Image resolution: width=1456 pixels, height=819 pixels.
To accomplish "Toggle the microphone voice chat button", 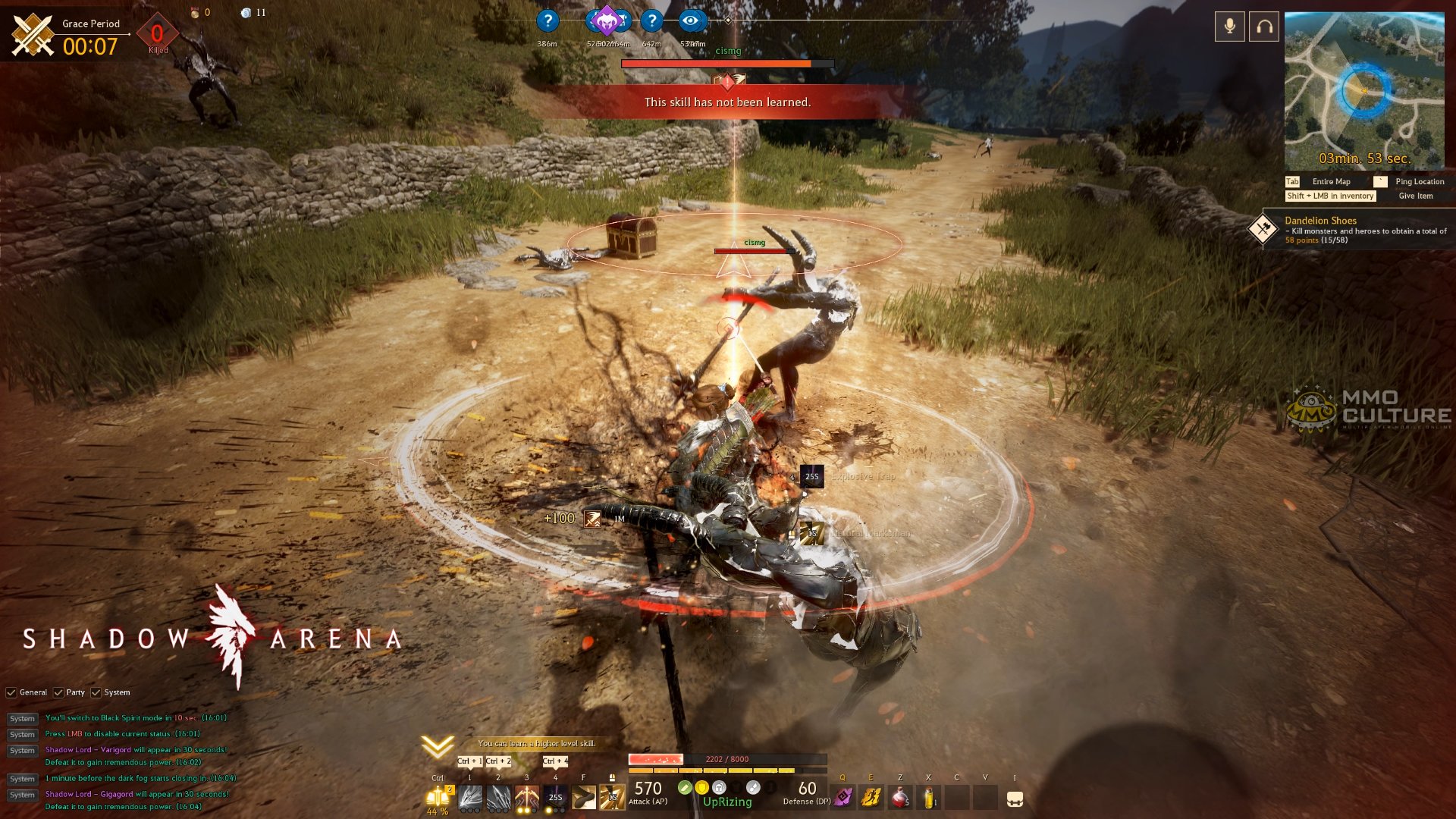I will click(x=1229, y=27).
